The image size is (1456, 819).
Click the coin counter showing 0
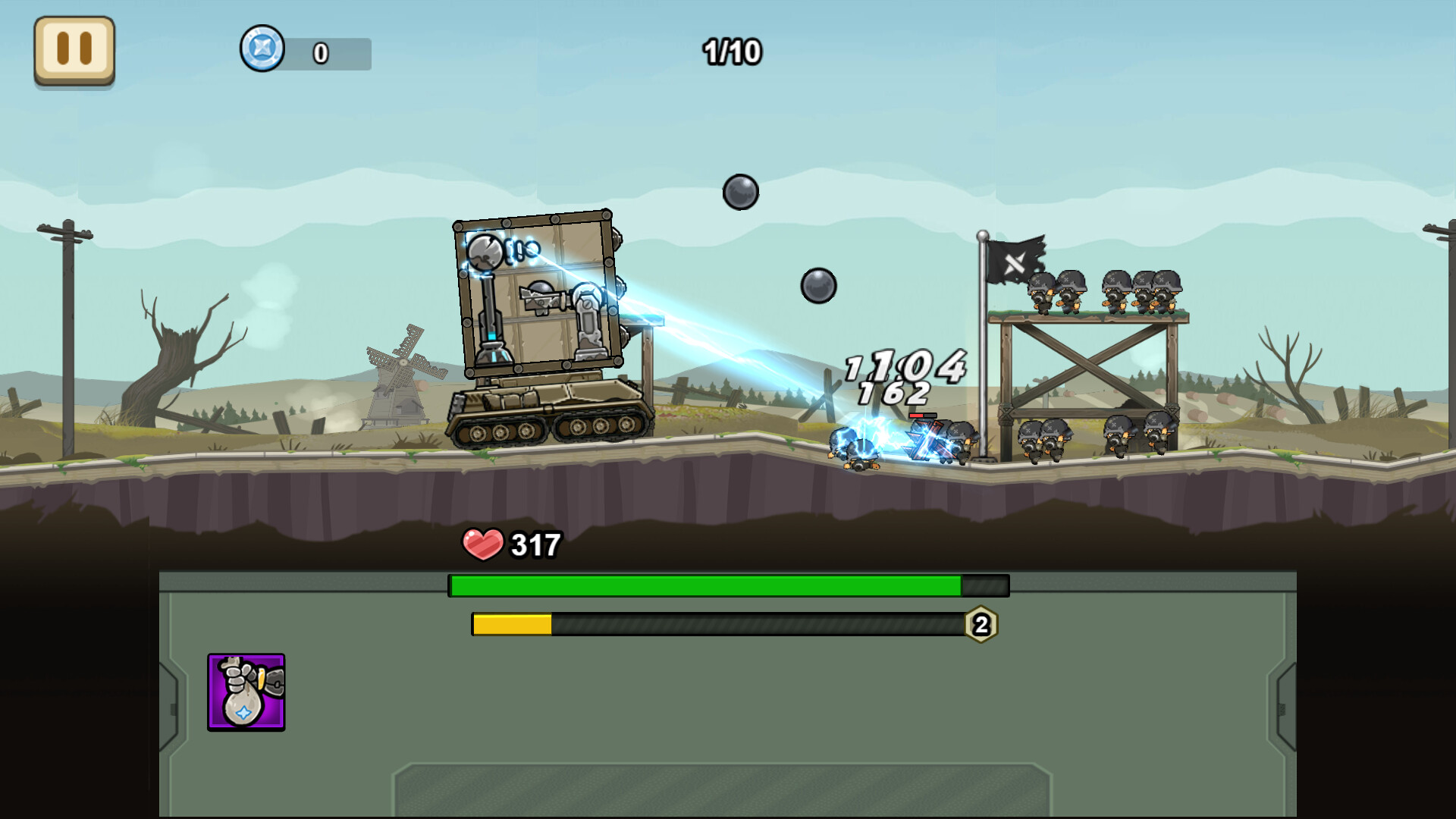tap(319, 53)
